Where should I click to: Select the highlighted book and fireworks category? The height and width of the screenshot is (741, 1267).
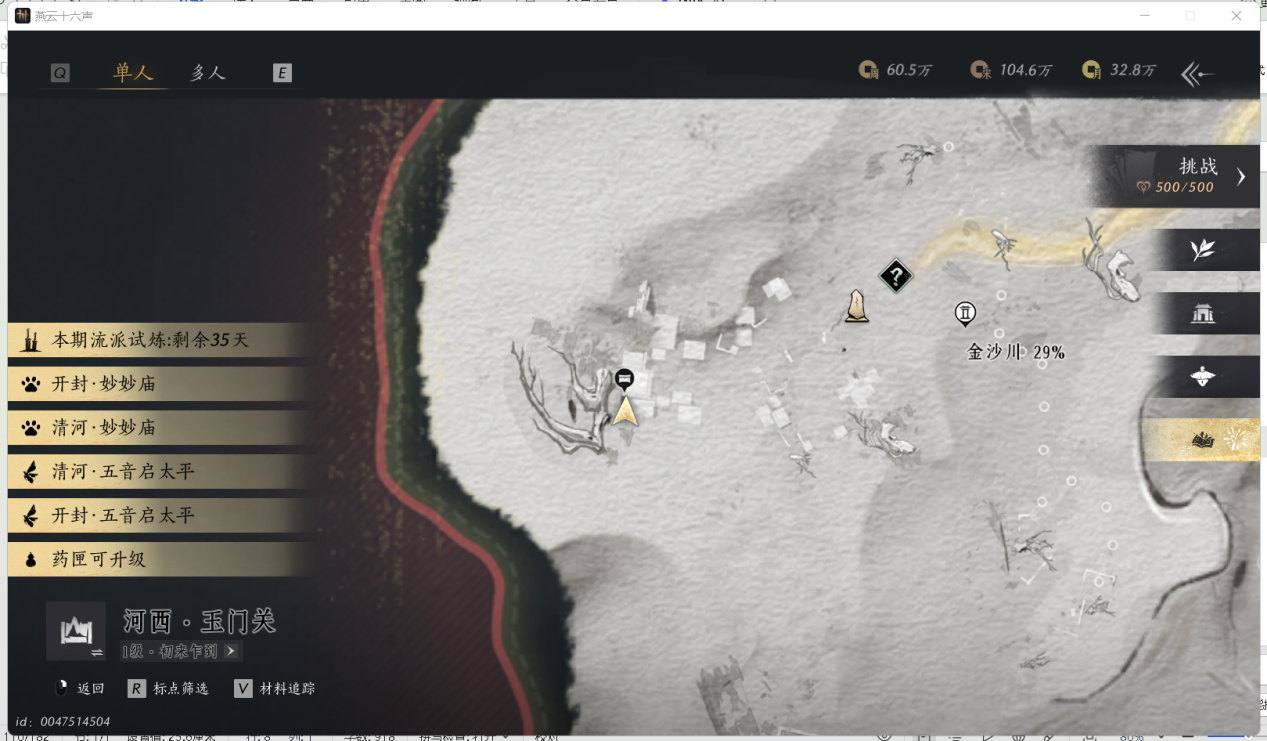(x=1203, y=440)
